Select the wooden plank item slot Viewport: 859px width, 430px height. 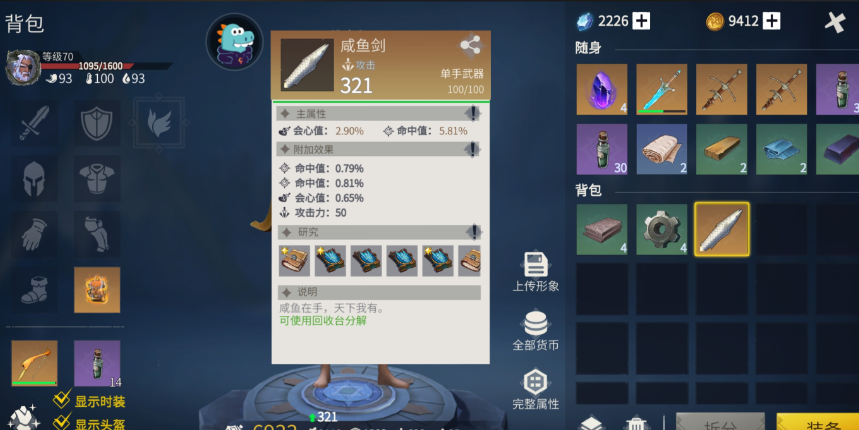click(722, 149)
